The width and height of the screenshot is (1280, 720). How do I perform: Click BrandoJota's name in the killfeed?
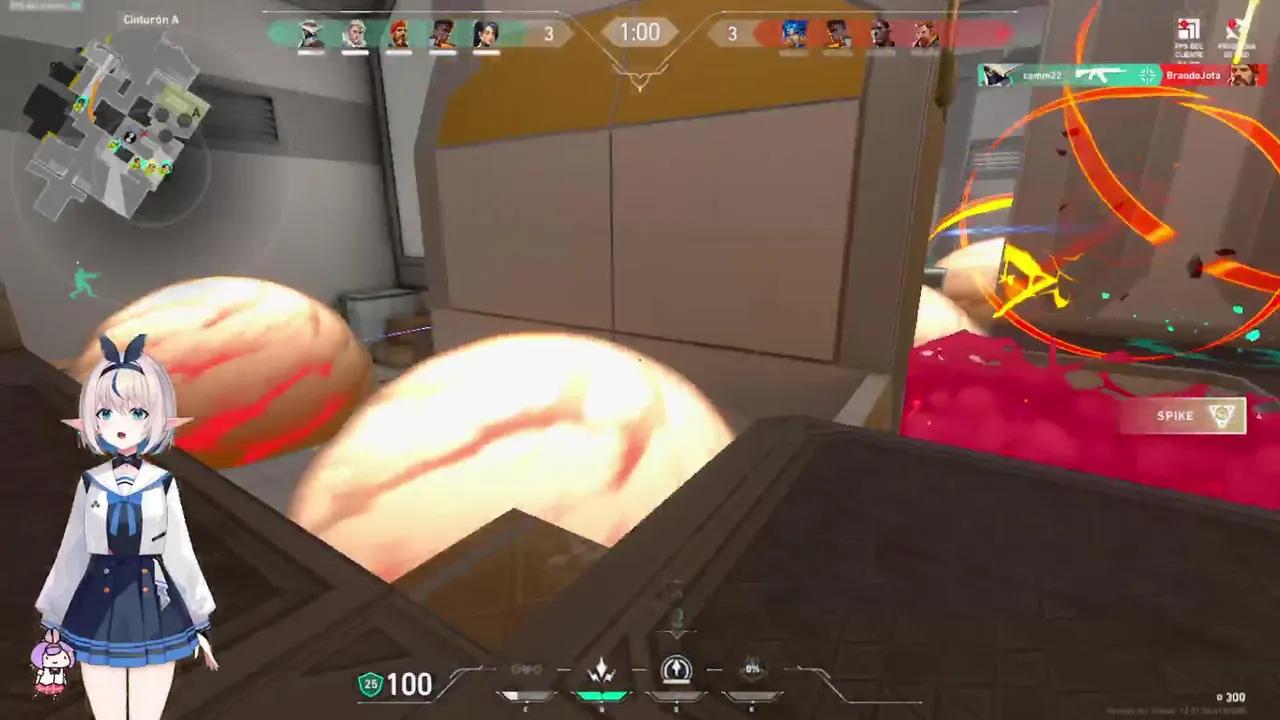1193,75
